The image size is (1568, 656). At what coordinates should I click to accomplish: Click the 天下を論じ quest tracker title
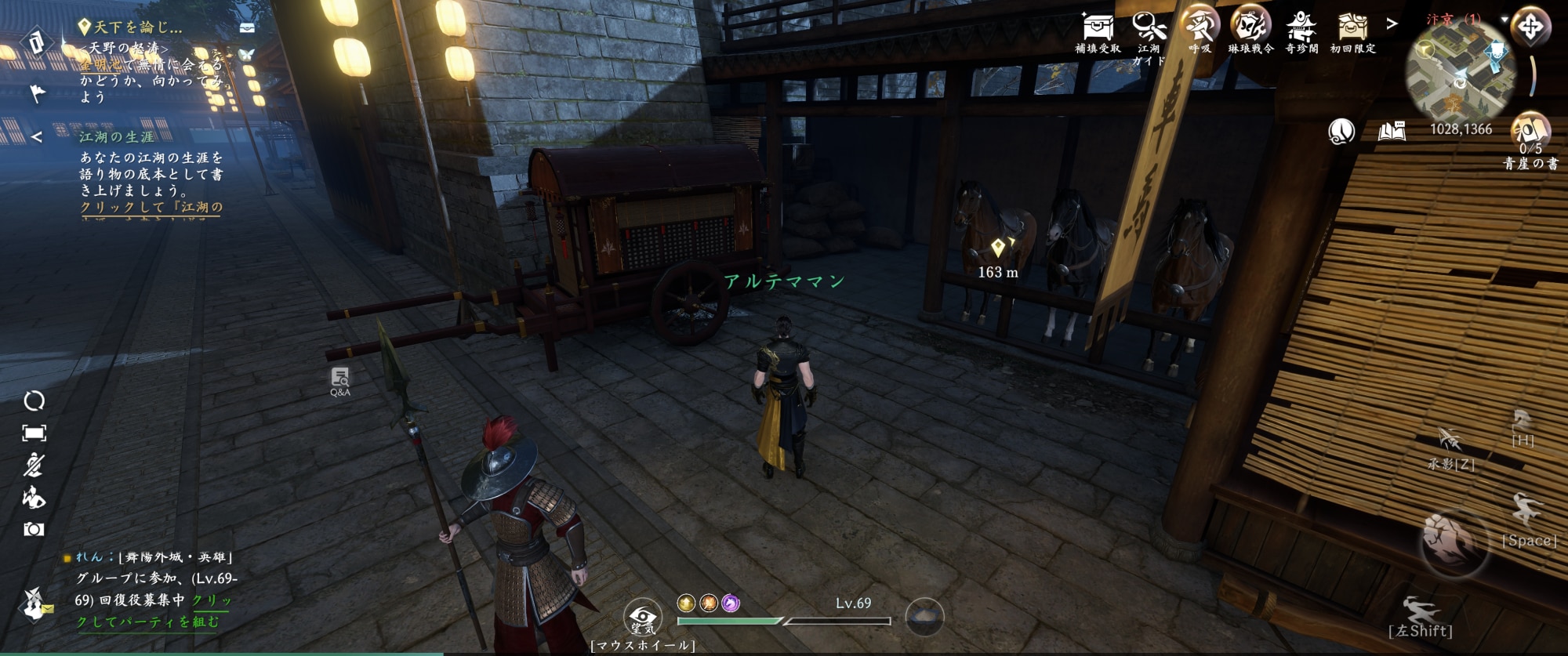coord(138,27)
